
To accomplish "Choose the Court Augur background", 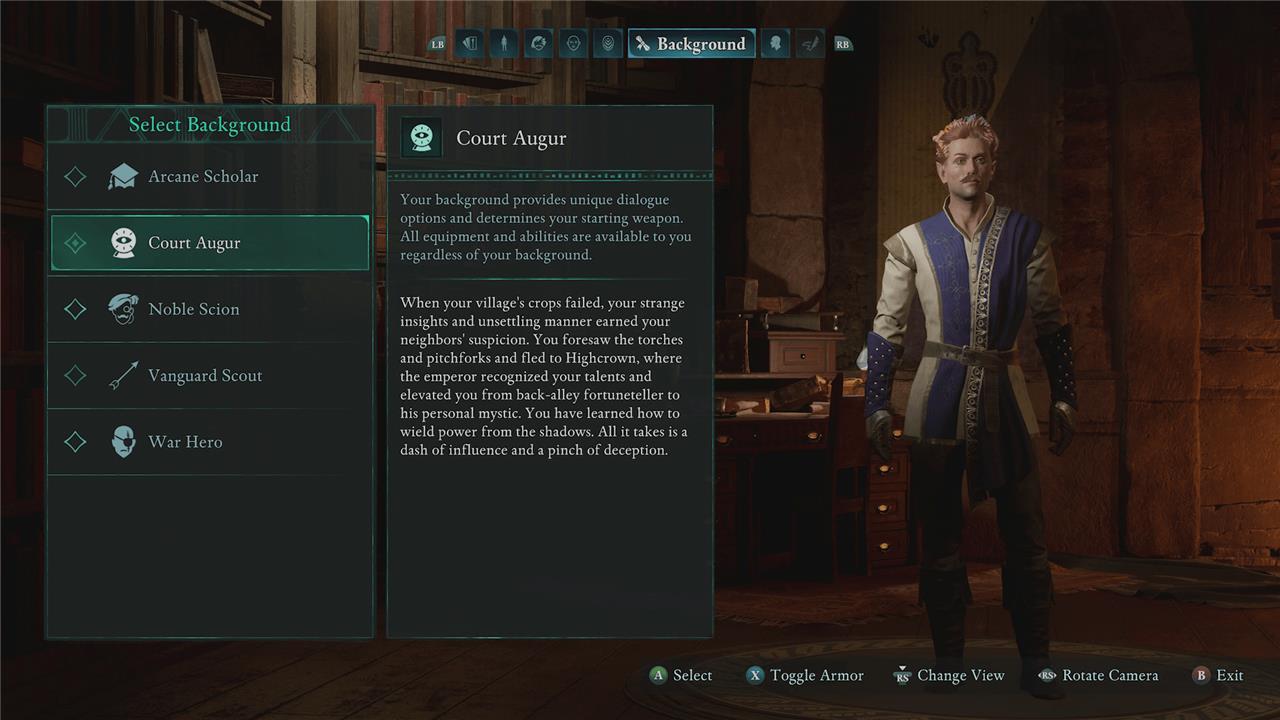I will click(x=194, y=243).
